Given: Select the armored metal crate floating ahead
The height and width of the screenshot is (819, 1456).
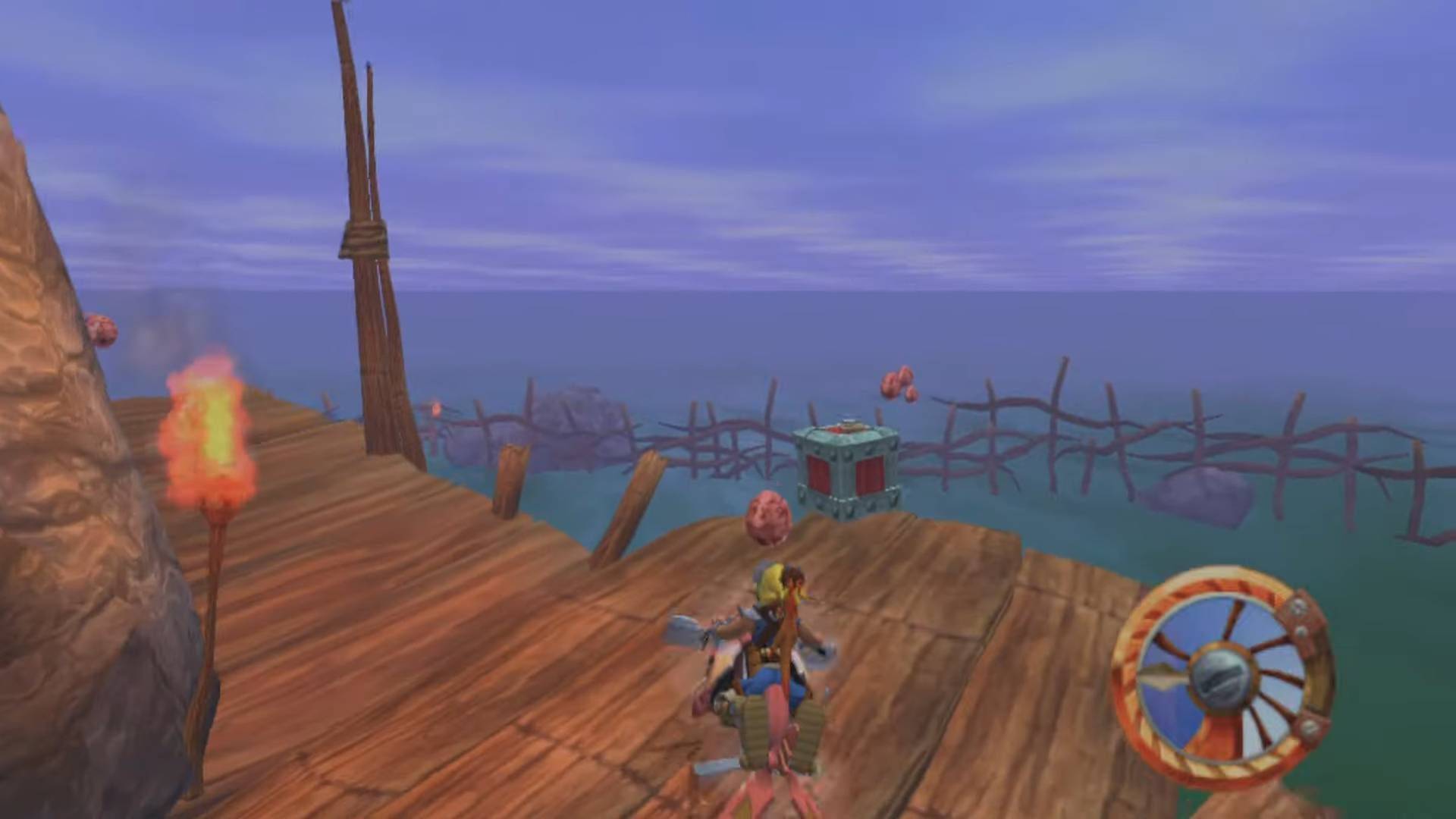Looking at the screenshot, I should click(x=846, y=466).
